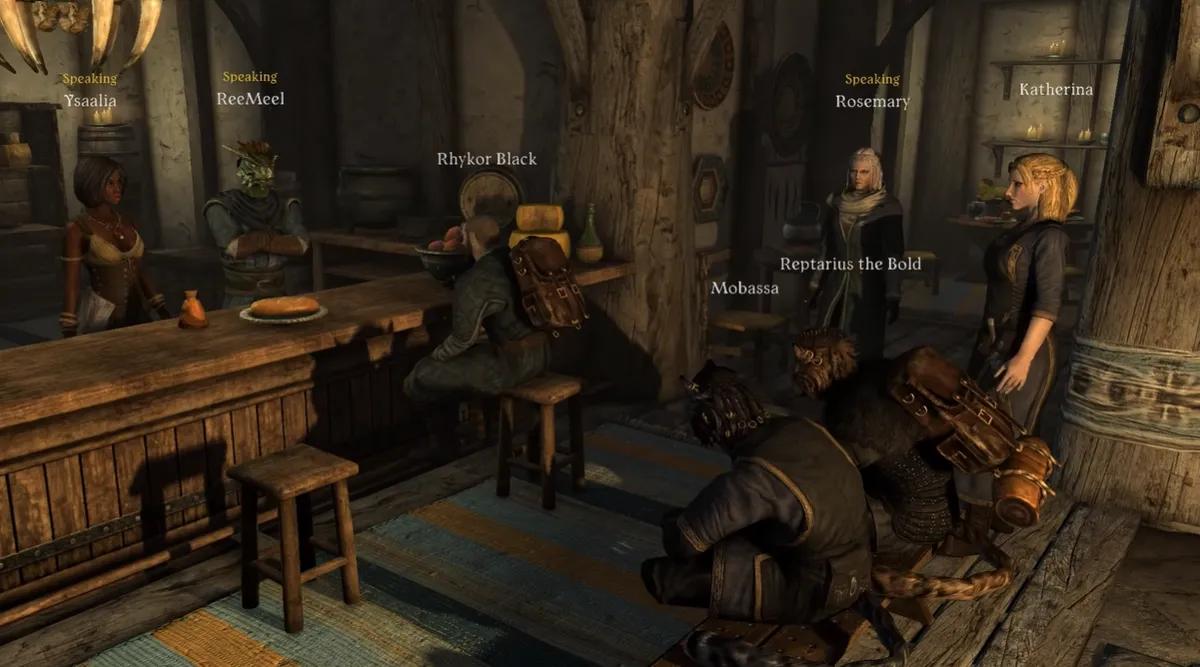Click the Mobassa nameplate

[x=744, y=288]
